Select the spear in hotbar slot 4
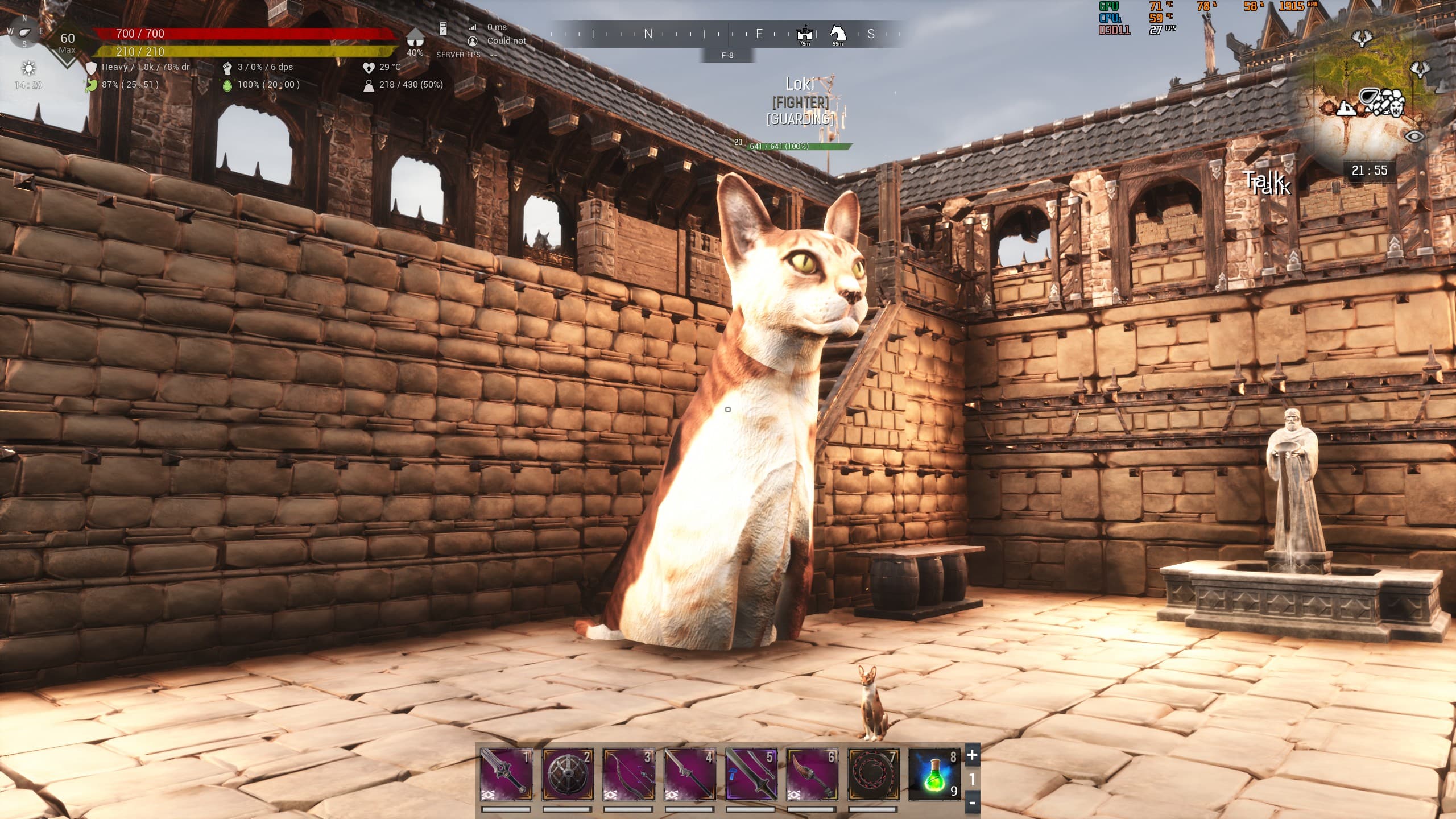The height and width of the screenshot is (819, 1456). [x=690, y=774]
